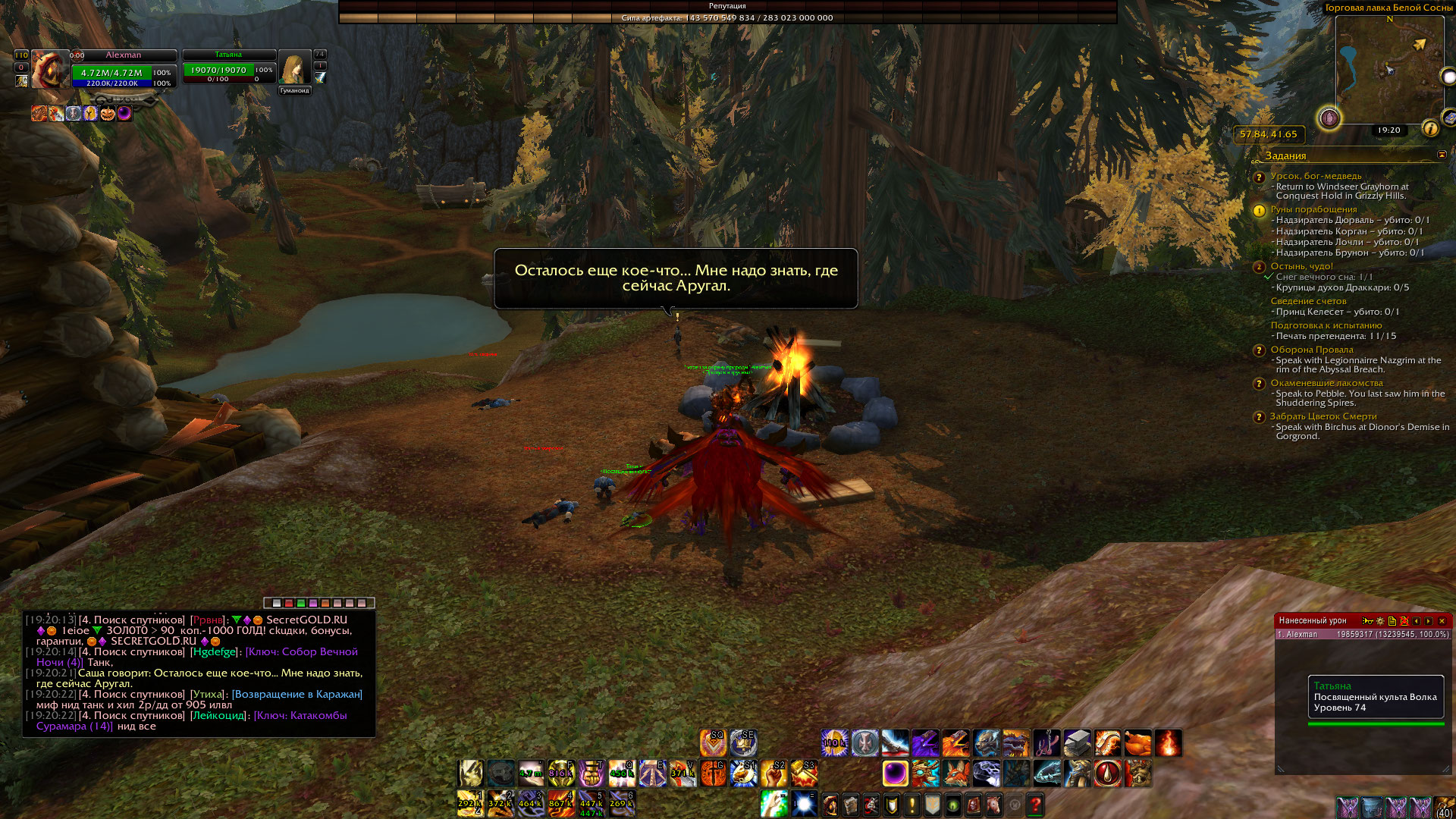This screenshot has width=1456, height=819.
Task: Click the minimap
Action: click(x=1389, y=68)
